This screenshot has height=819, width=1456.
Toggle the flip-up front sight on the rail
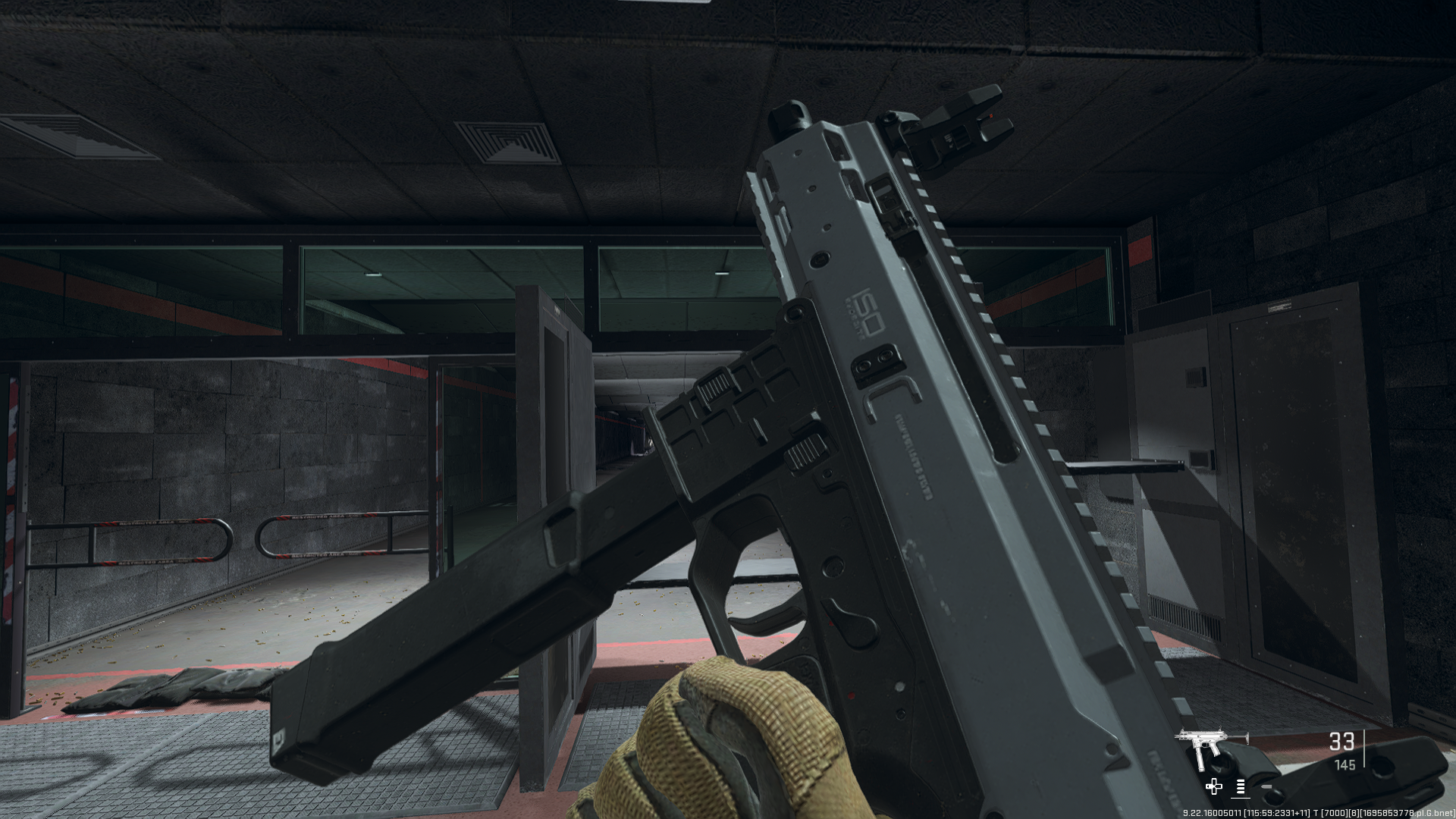(959, 133)
